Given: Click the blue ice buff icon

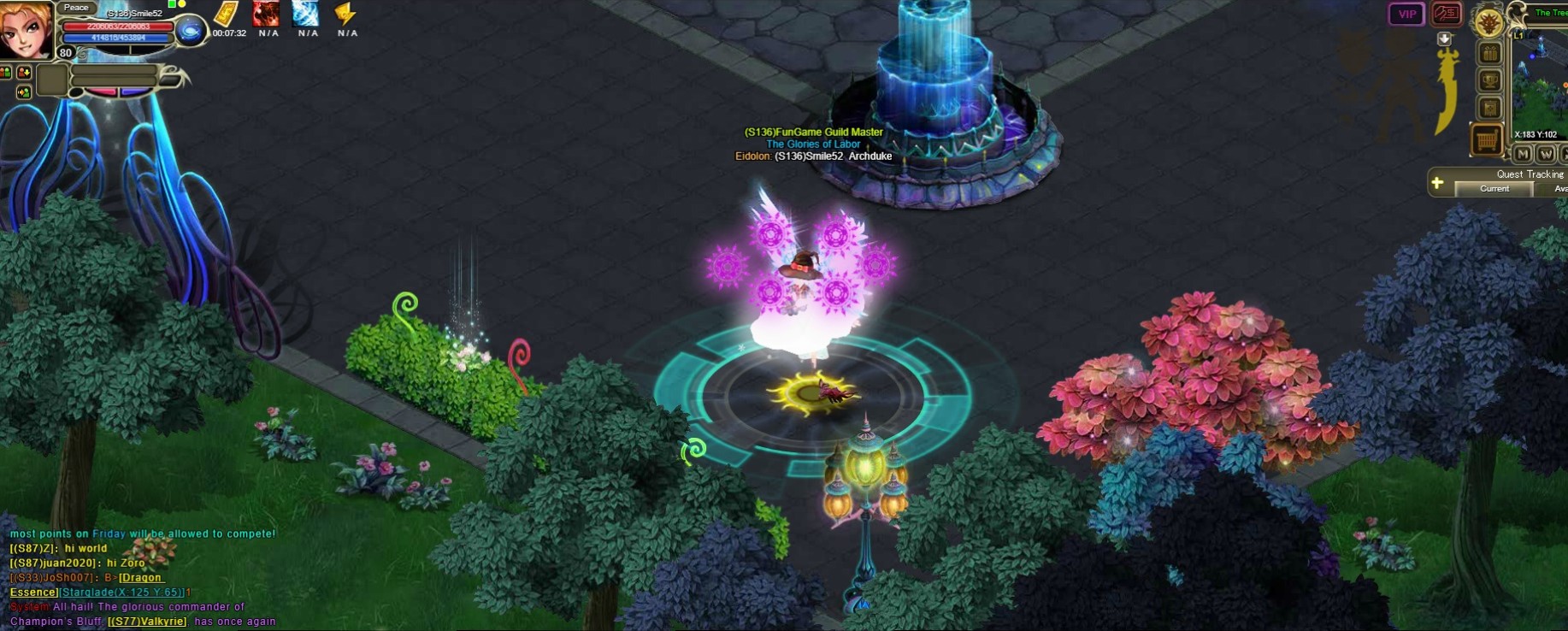Looking at the screenshot, I should click(306, 14).
